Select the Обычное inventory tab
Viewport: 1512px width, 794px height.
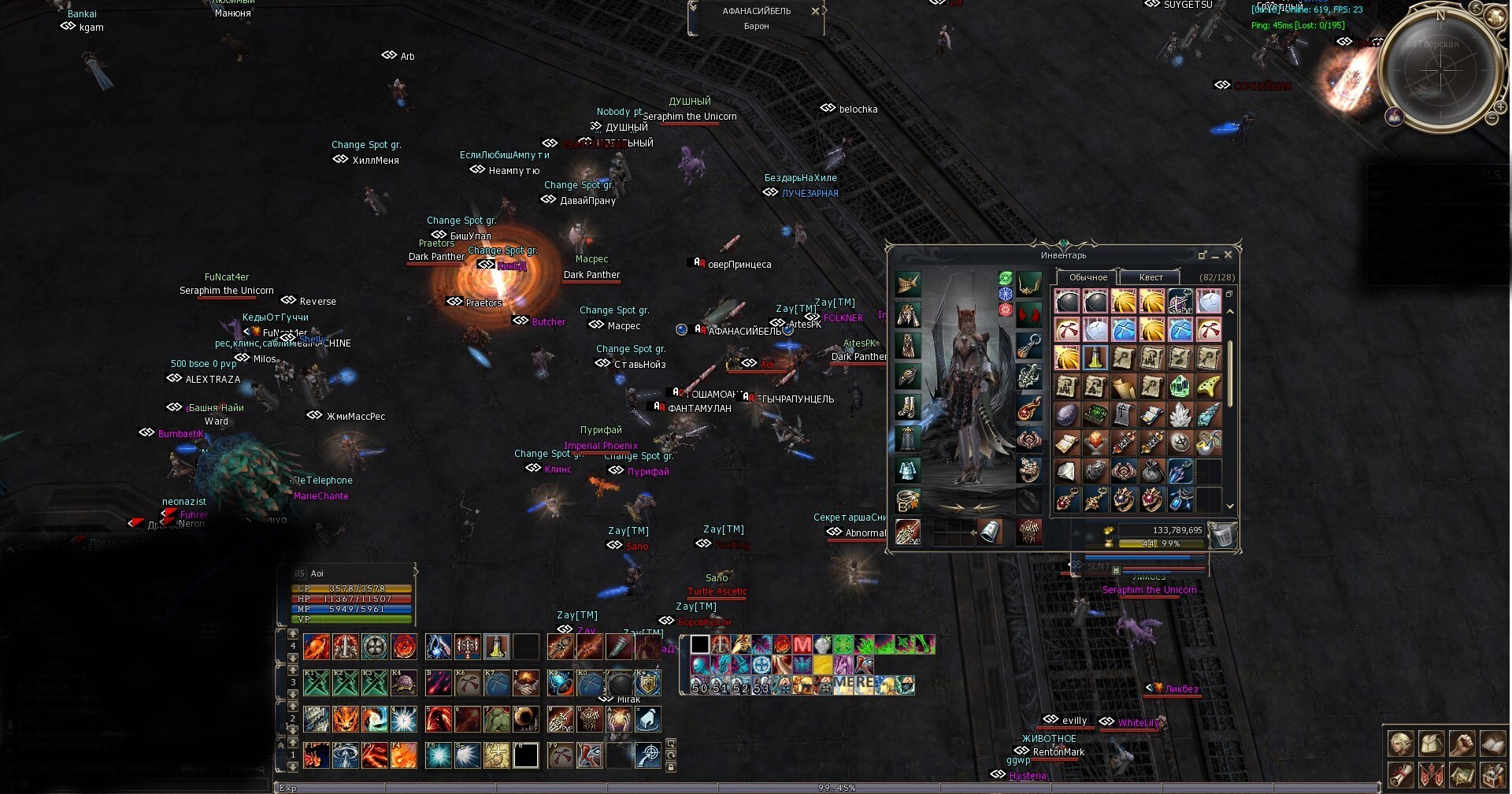pos(1088,277)
